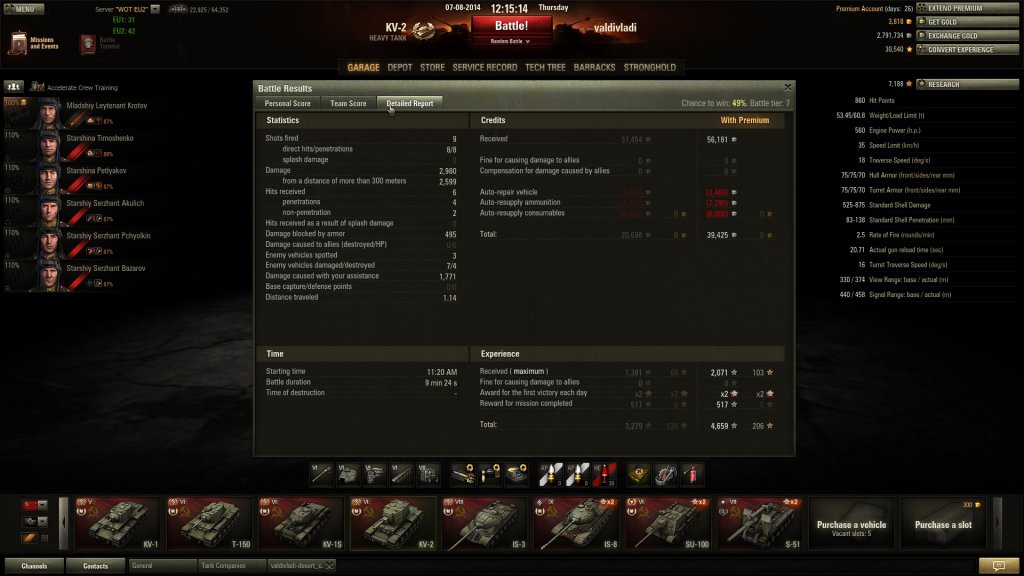
Task: Show the Personal Score tab
Action: click(287, 103)
